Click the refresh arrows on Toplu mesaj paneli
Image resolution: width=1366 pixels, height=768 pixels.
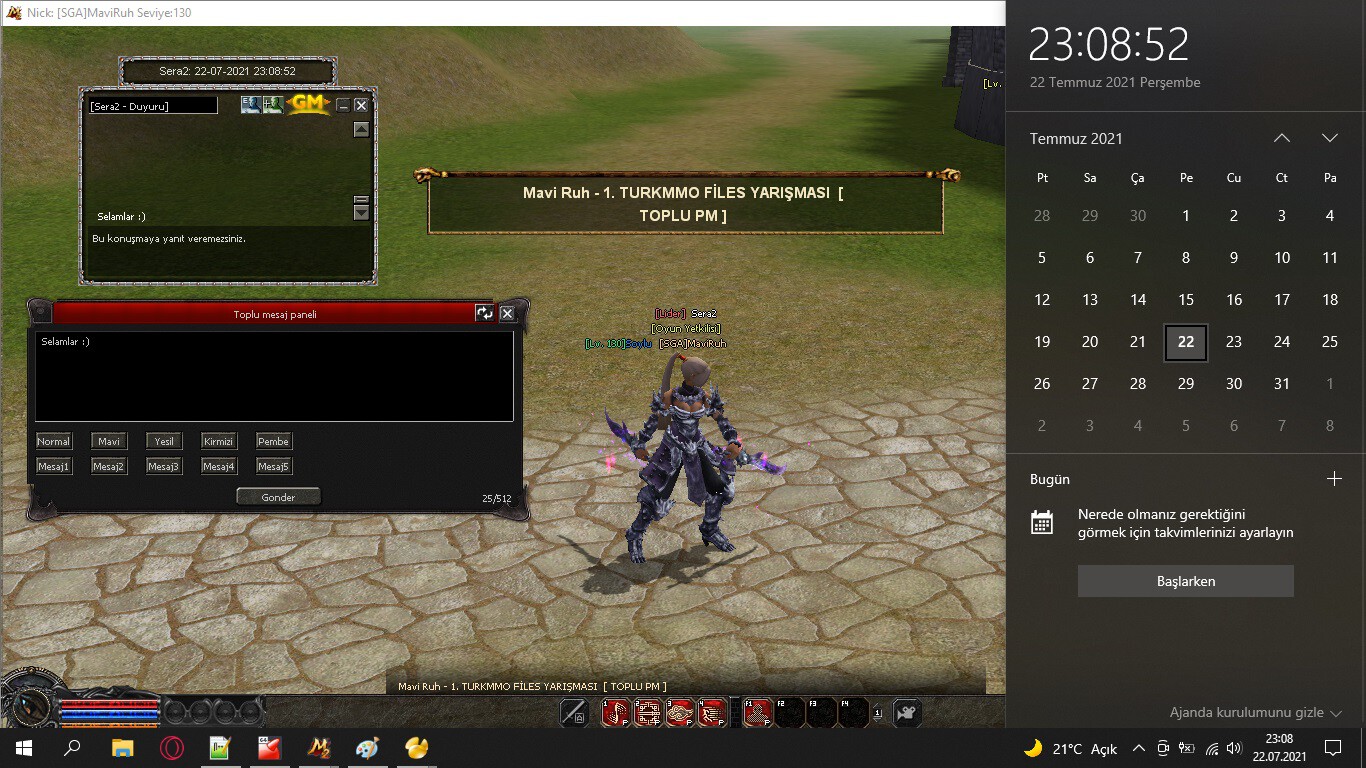(x=485, y=313)
